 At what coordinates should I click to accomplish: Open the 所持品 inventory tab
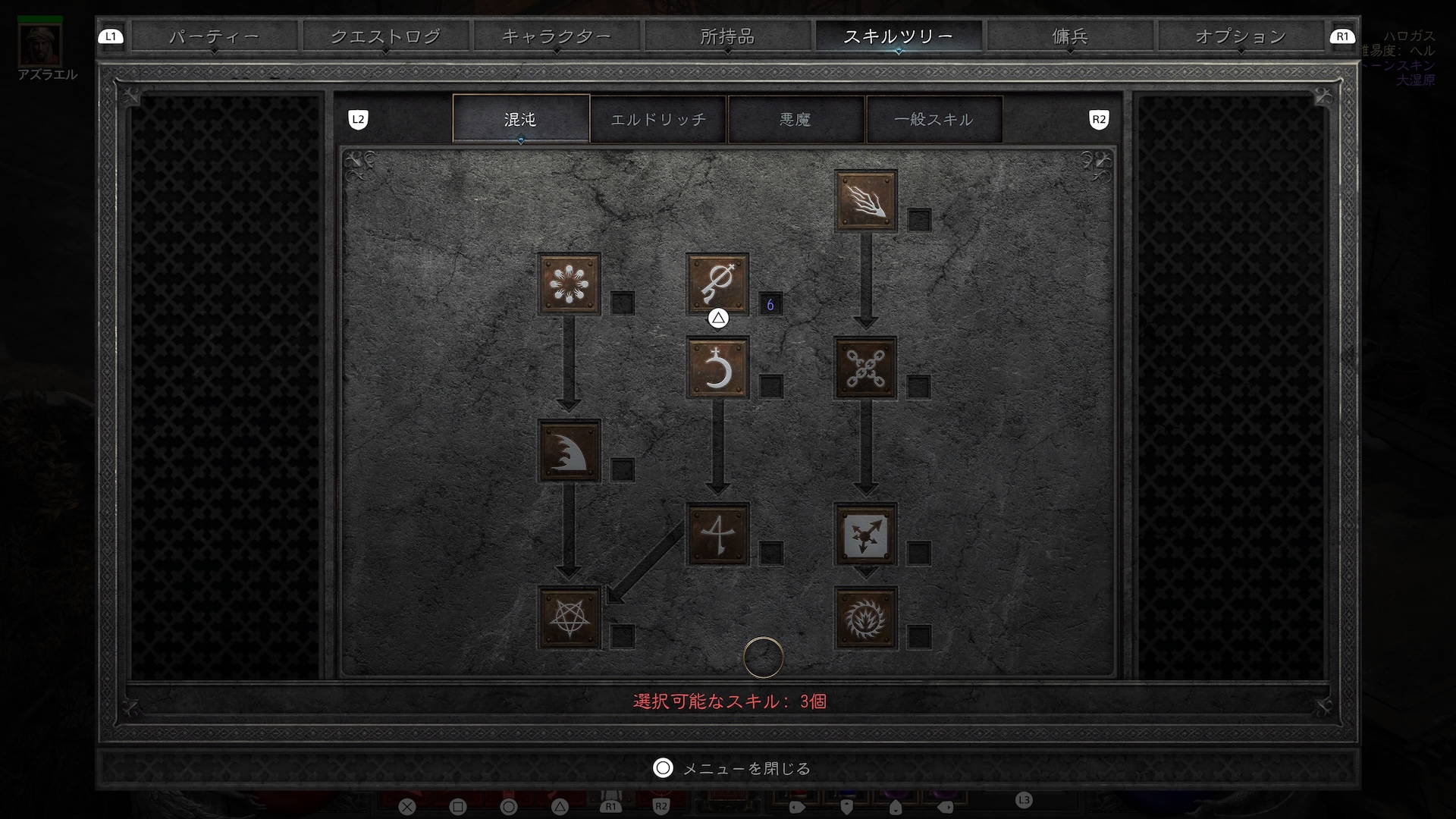tap(727, 36)
